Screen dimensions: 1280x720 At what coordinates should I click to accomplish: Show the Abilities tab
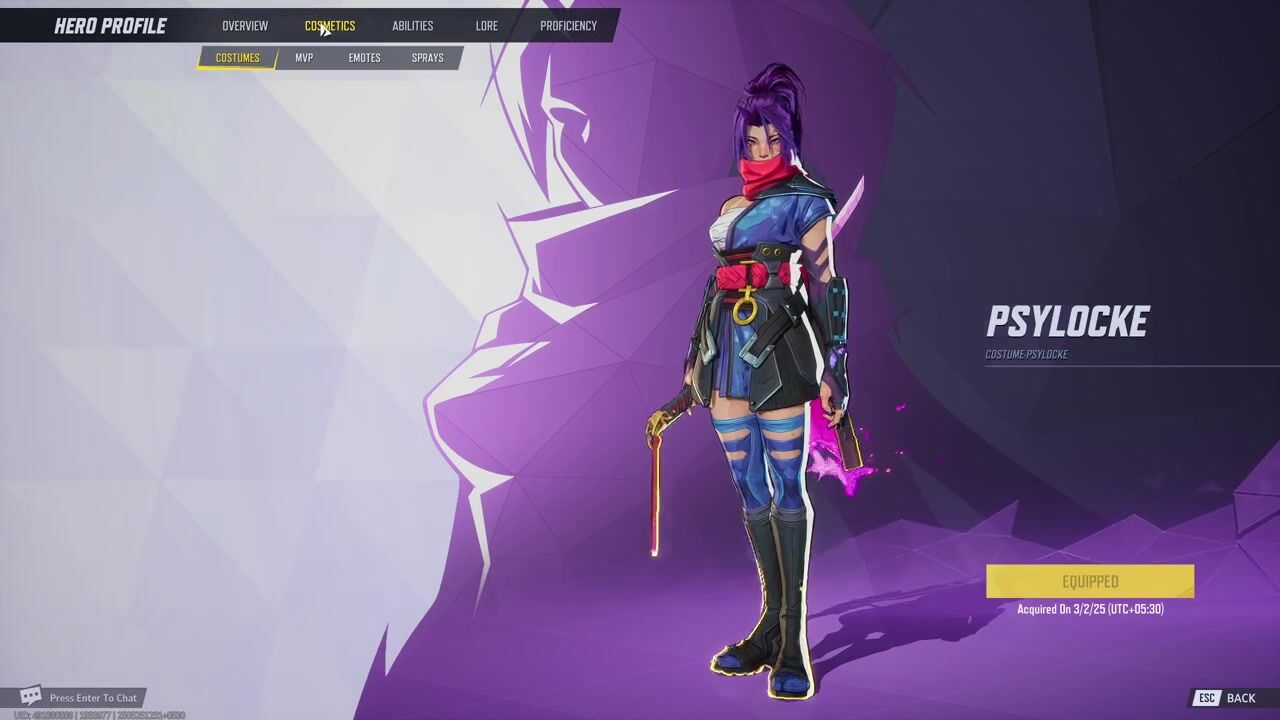click(412, 26)
